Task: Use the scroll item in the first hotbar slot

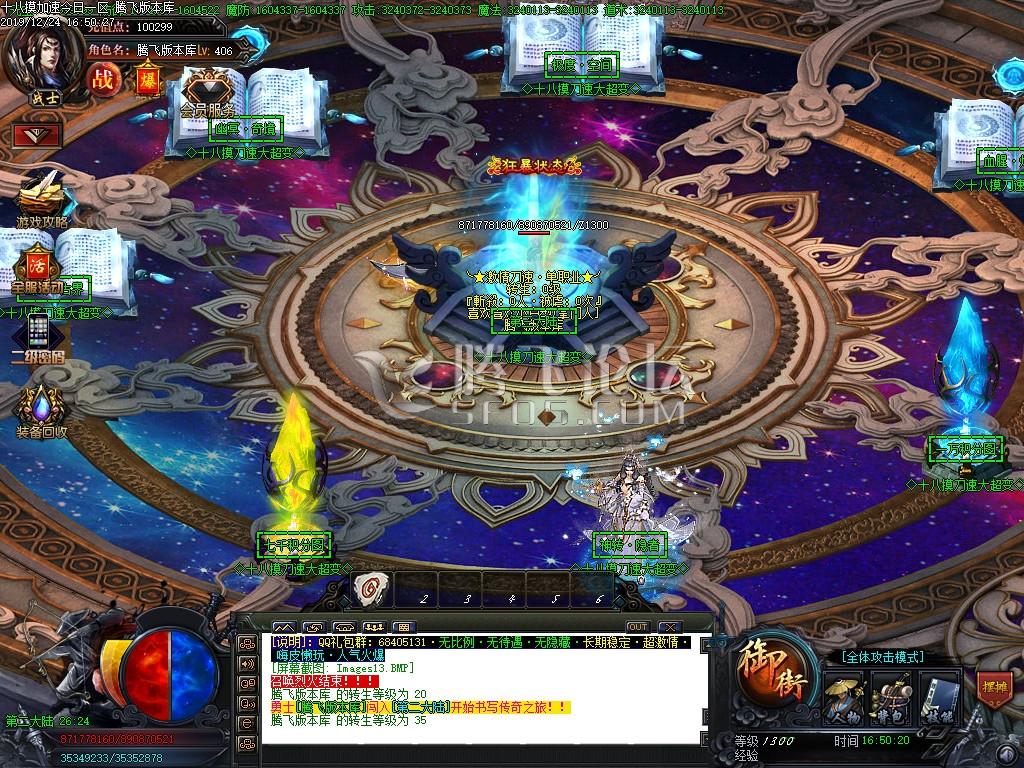Action: [x=373, y=590]
